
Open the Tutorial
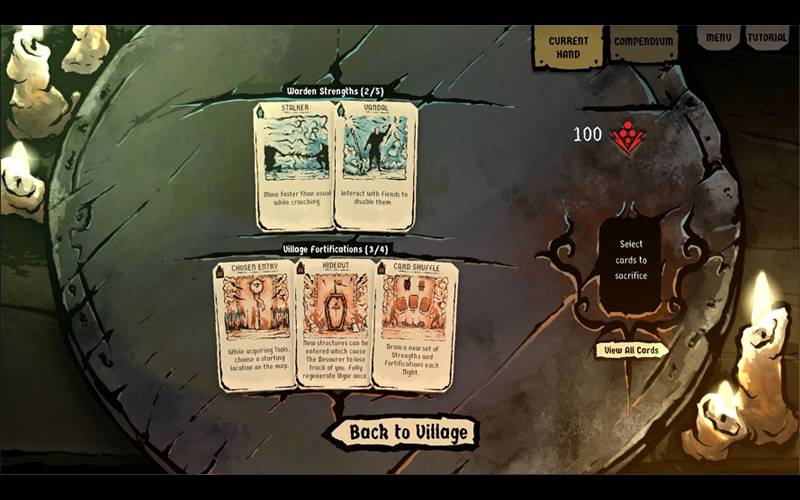point(767,38)
